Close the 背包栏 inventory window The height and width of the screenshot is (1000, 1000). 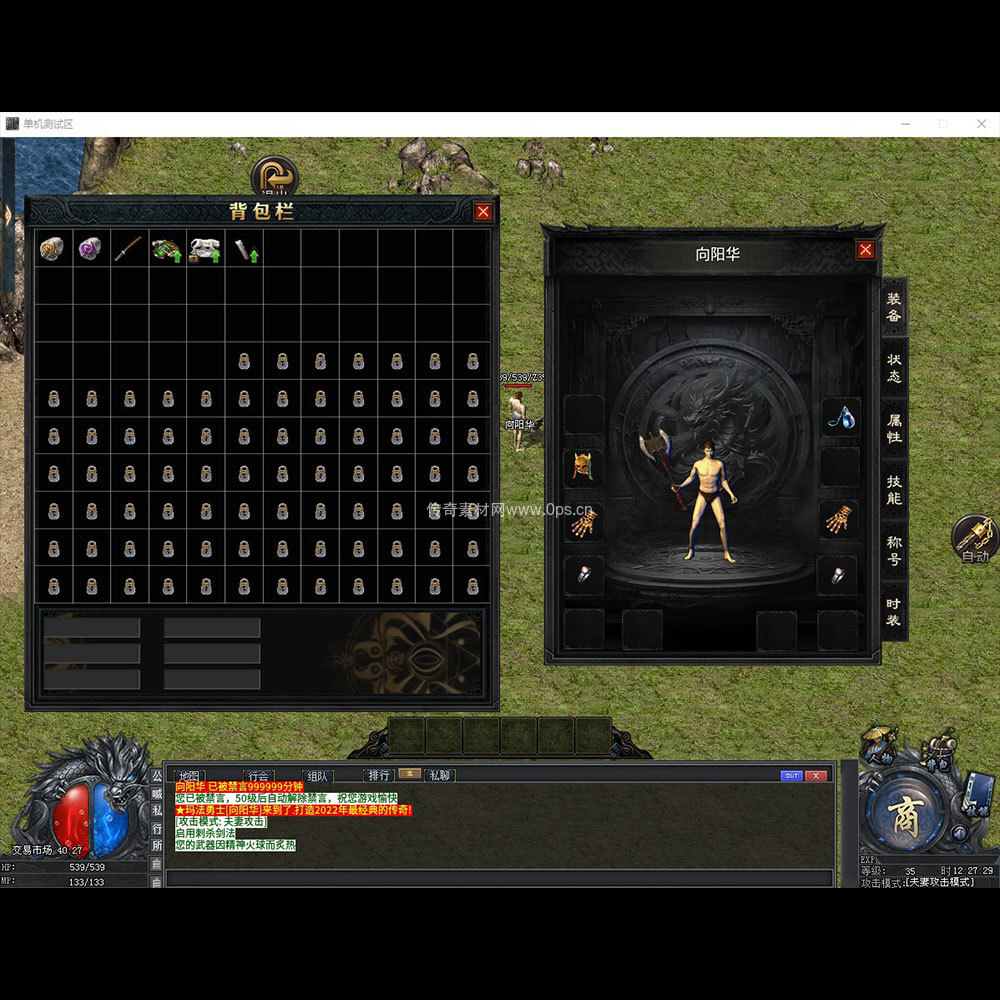point(483,212)
